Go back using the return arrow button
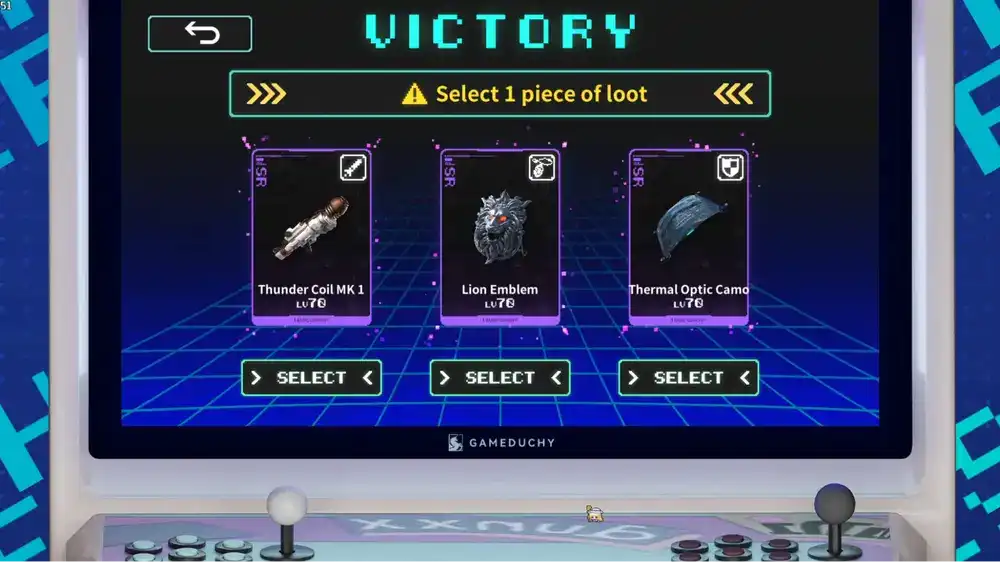The width and height of the screenshot is (1000, 562). click(x=200, y=34)
